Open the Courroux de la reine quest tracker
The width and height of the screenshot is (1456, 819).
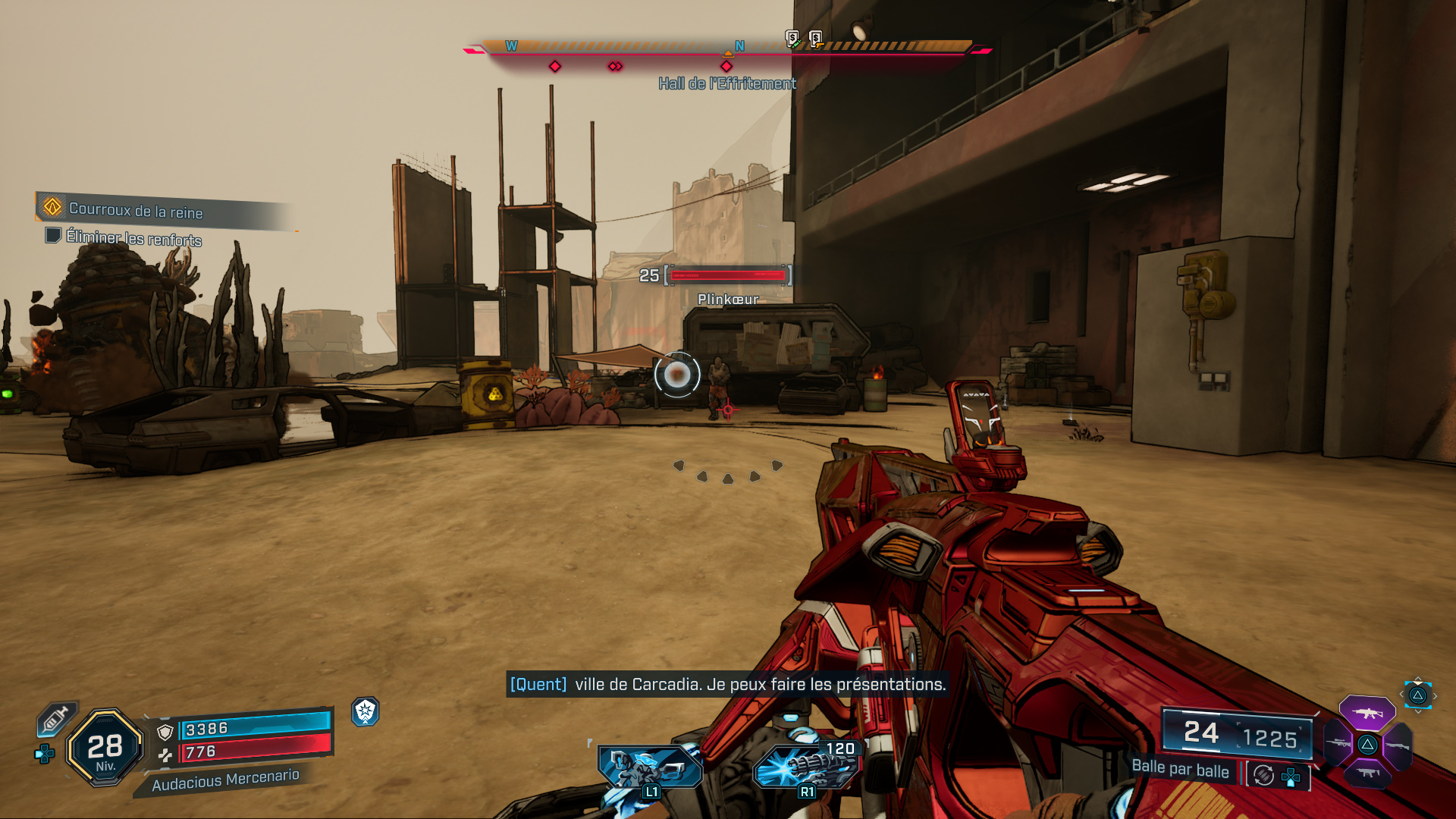(x=136, y=209)
